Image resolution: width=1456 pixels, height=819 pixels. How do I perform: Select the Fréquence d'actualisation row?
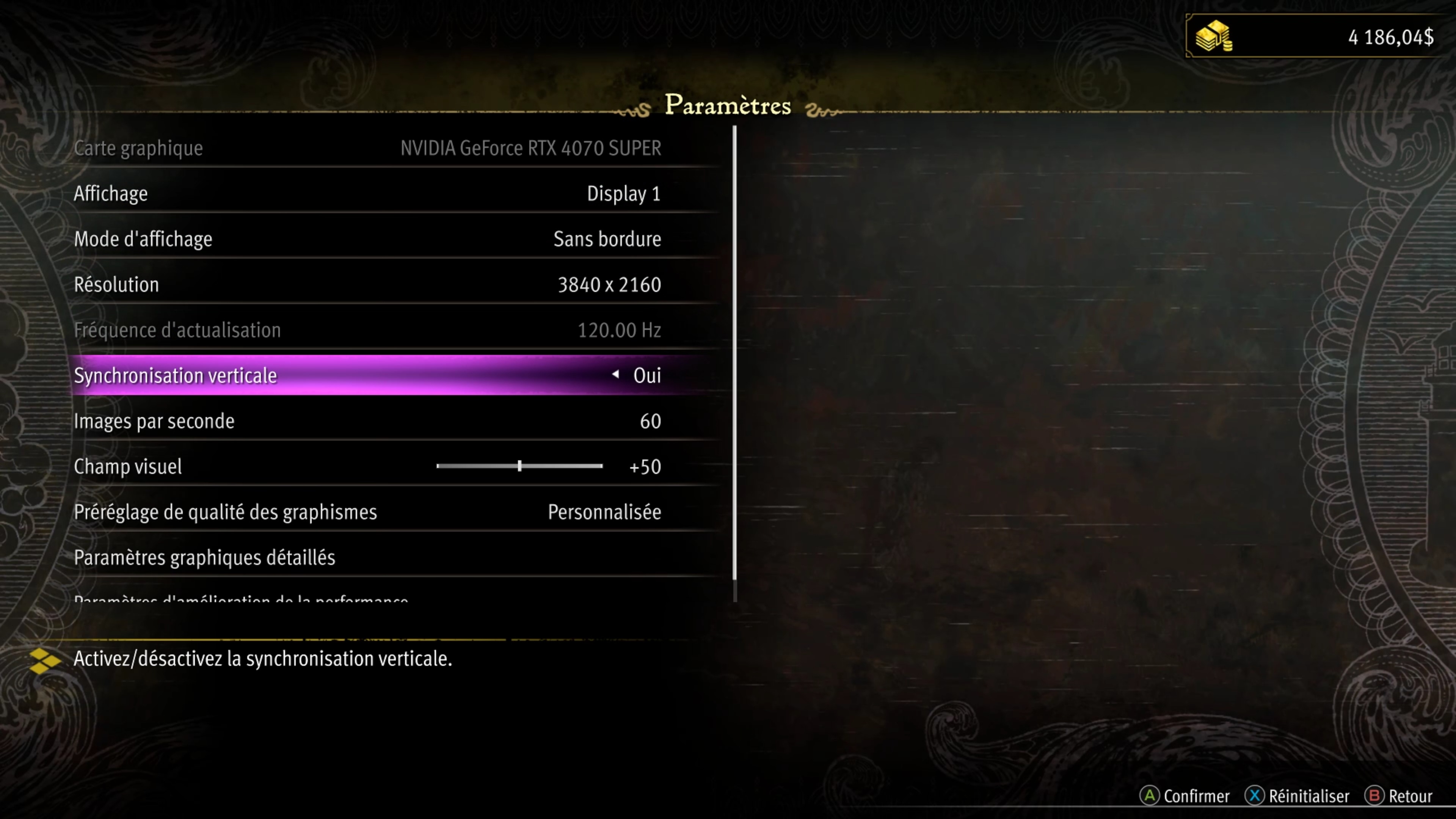point(367,330)
